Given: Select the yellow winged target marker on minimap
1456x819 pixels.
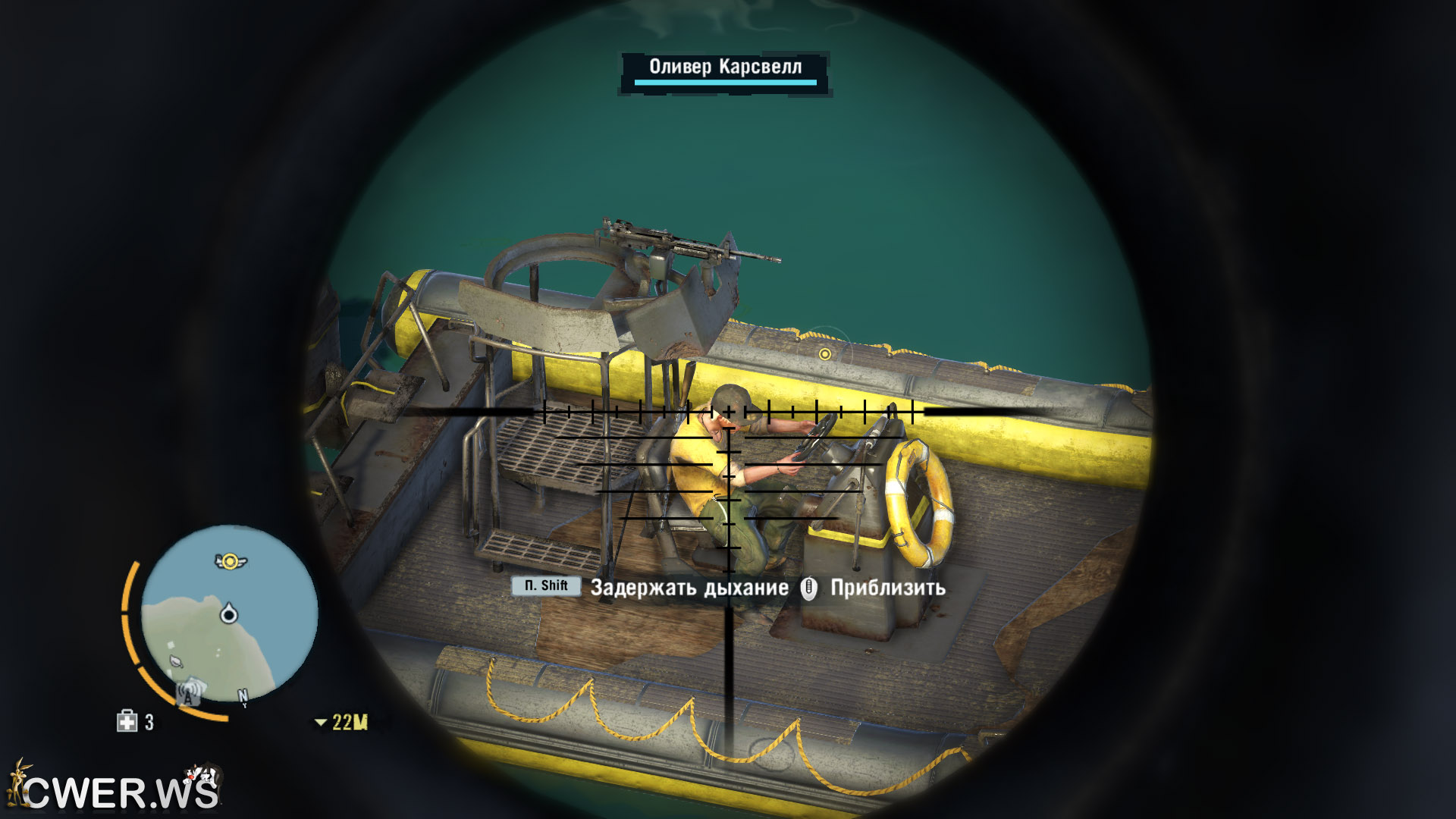Looking at the screenshot, I should [x=230, y=561].
